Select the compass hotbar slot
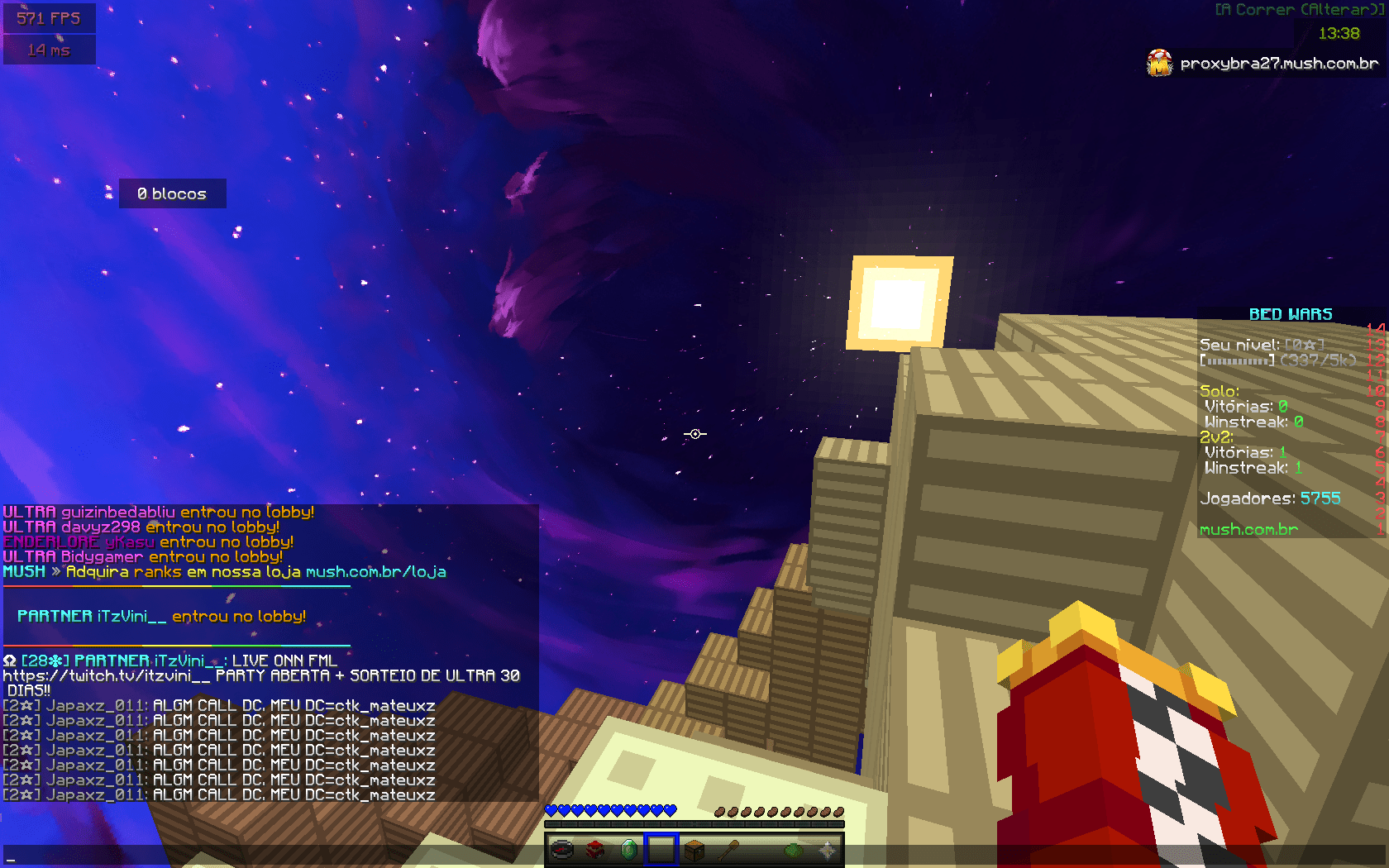This screenshot has width=1389, height=868. (x=562, y=849)
